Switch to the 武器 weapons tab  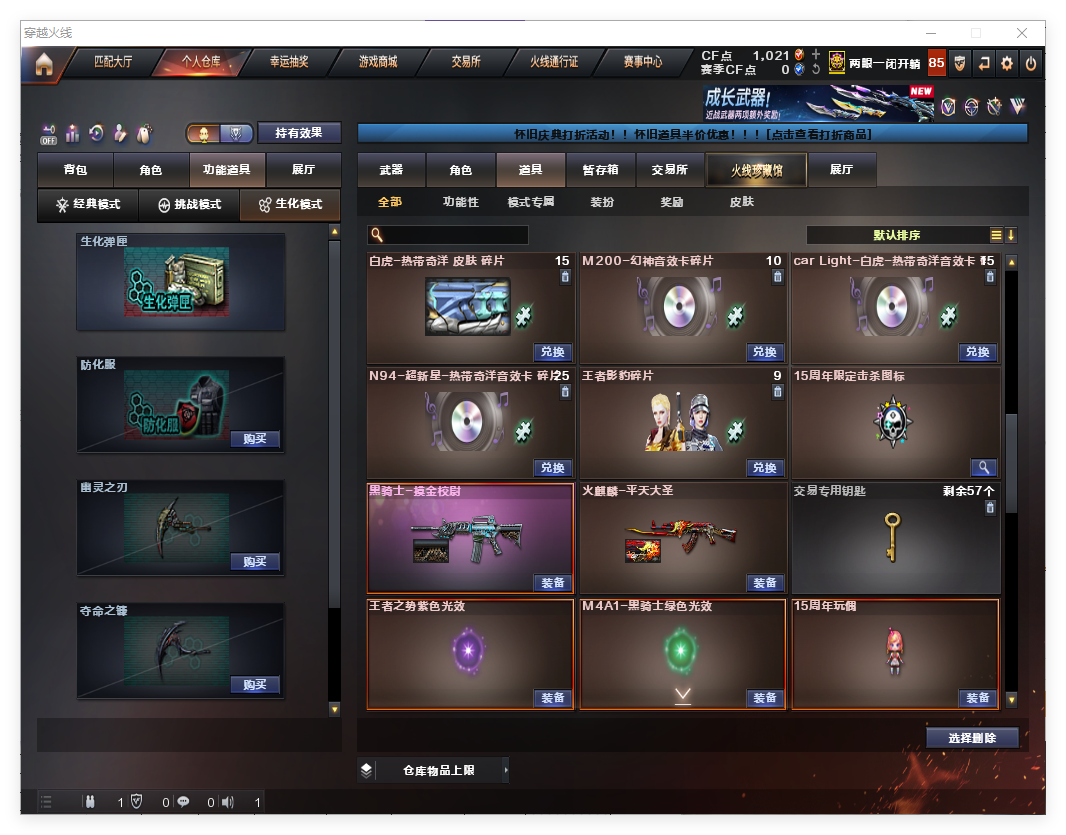click(x=391, y=170)
